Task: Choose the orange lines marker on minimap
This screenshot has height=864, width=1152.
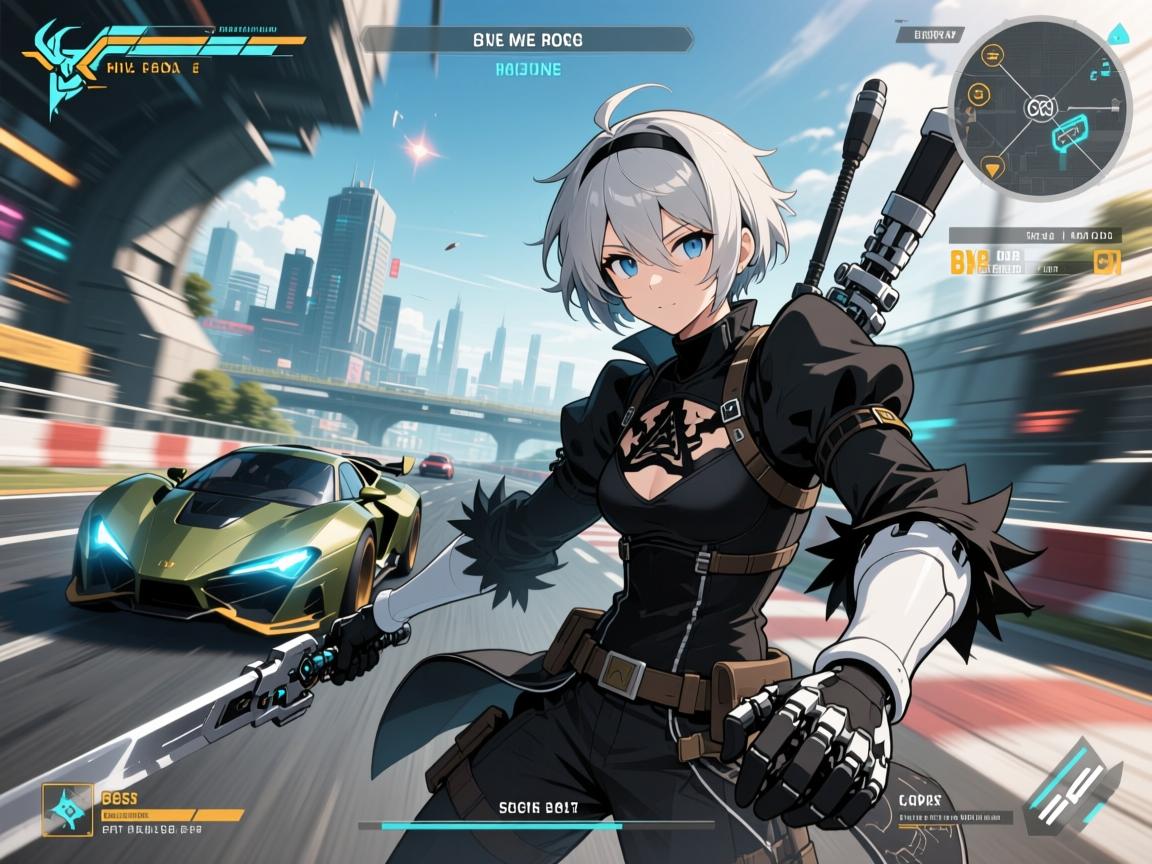Action: tap(992, 55)
